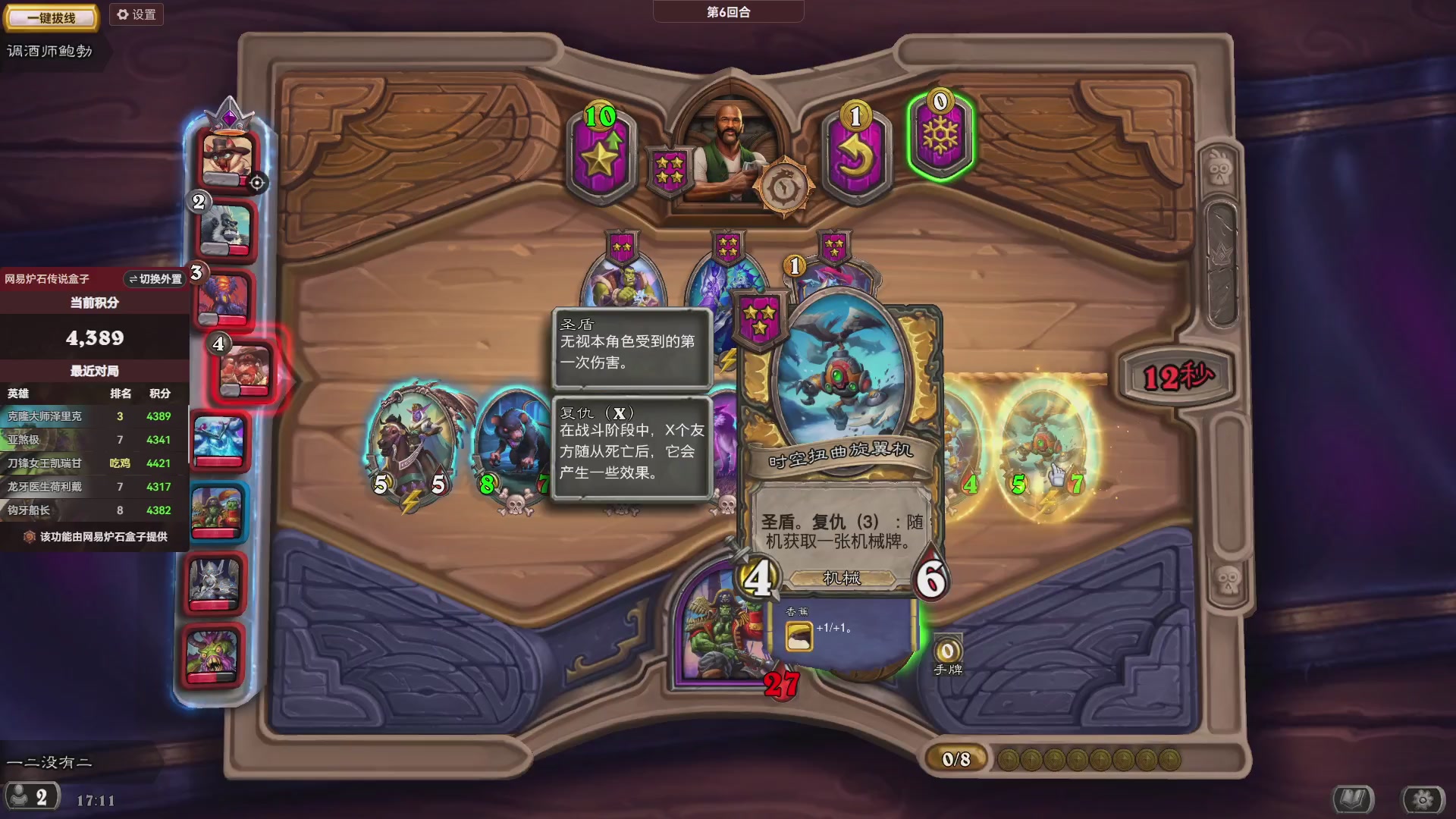Viewport: 1456px width, 819px height.
Task: Click the 第6回合 turn banner
Action: (727, 11)
